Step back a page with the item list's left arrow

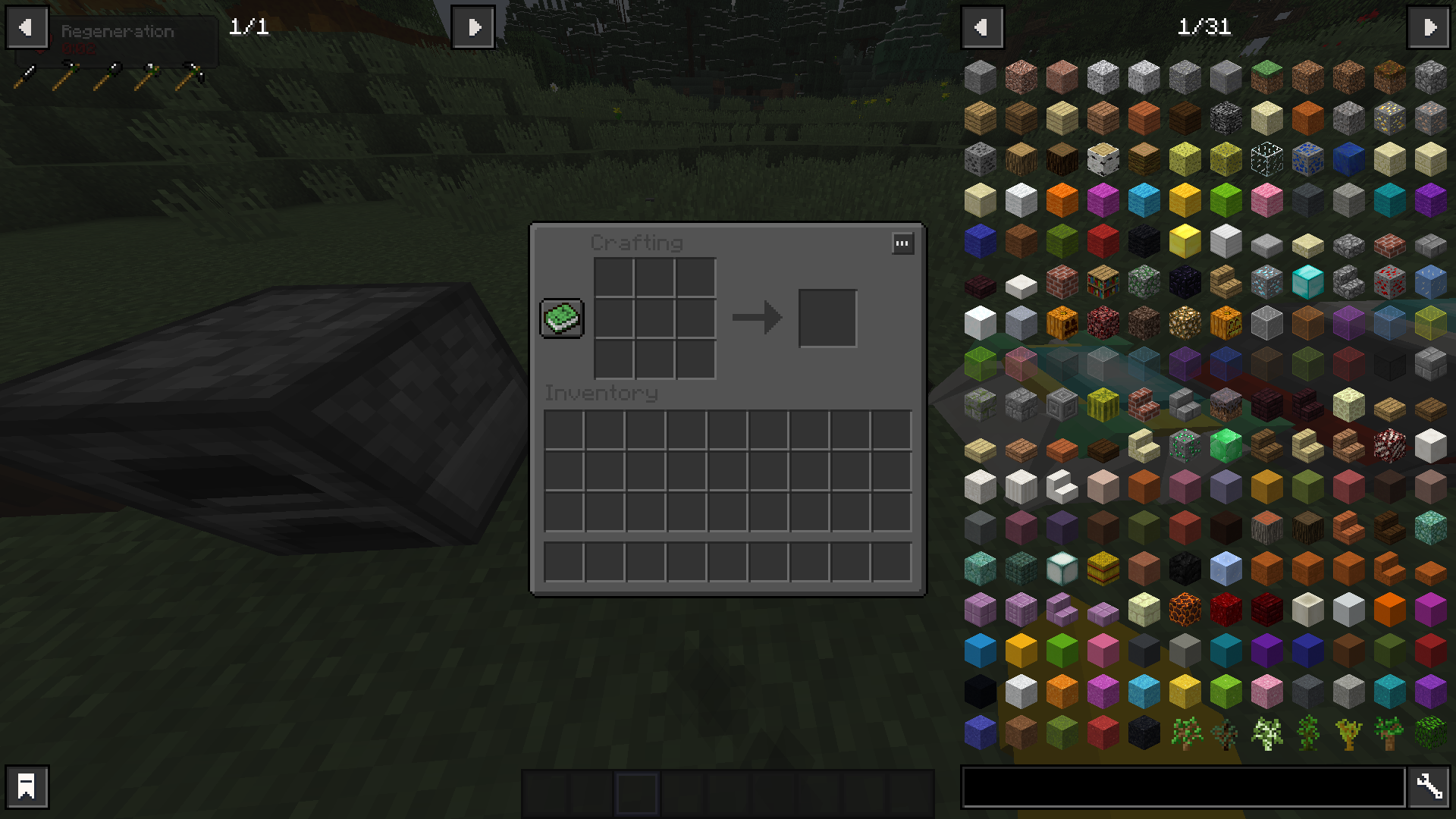click(983, 27)
